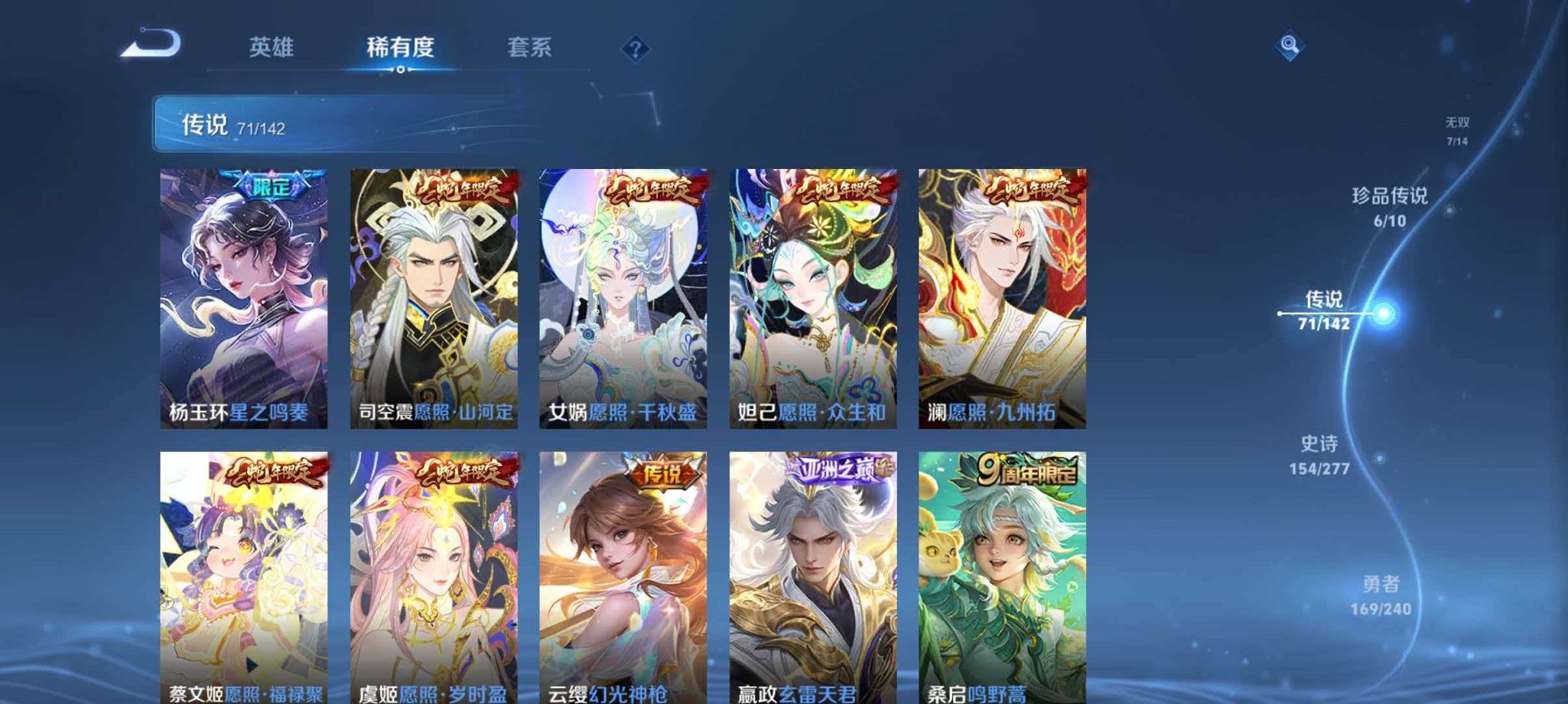Screen dimensions: 1568x704
Task: Switch to the 套系 tab
Action: pyautogui.click(x=530, y=47)
